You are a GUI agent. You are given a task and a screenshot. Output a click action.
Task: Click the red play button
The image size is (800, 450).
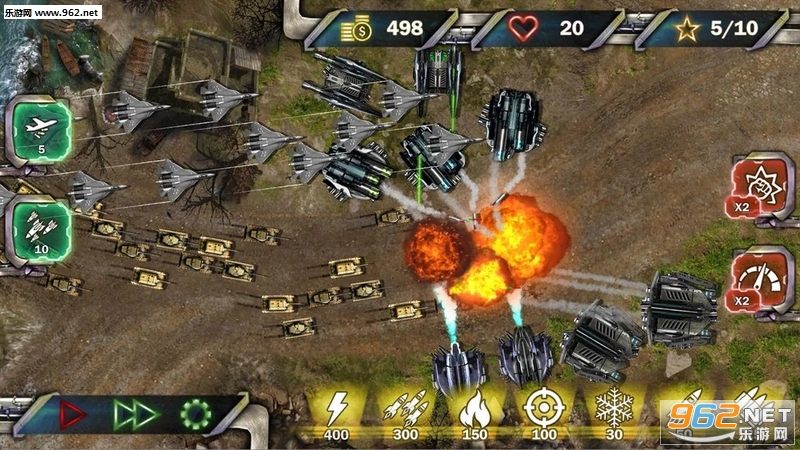(74, 412)
